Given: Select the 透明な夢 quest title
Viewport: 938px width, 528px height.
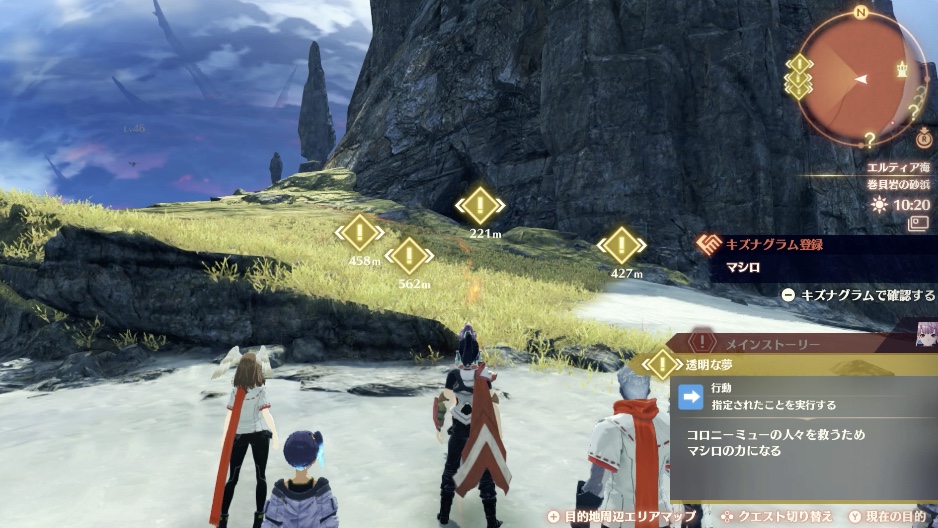Looking at the screenshot, I should [x=711, y=365].
